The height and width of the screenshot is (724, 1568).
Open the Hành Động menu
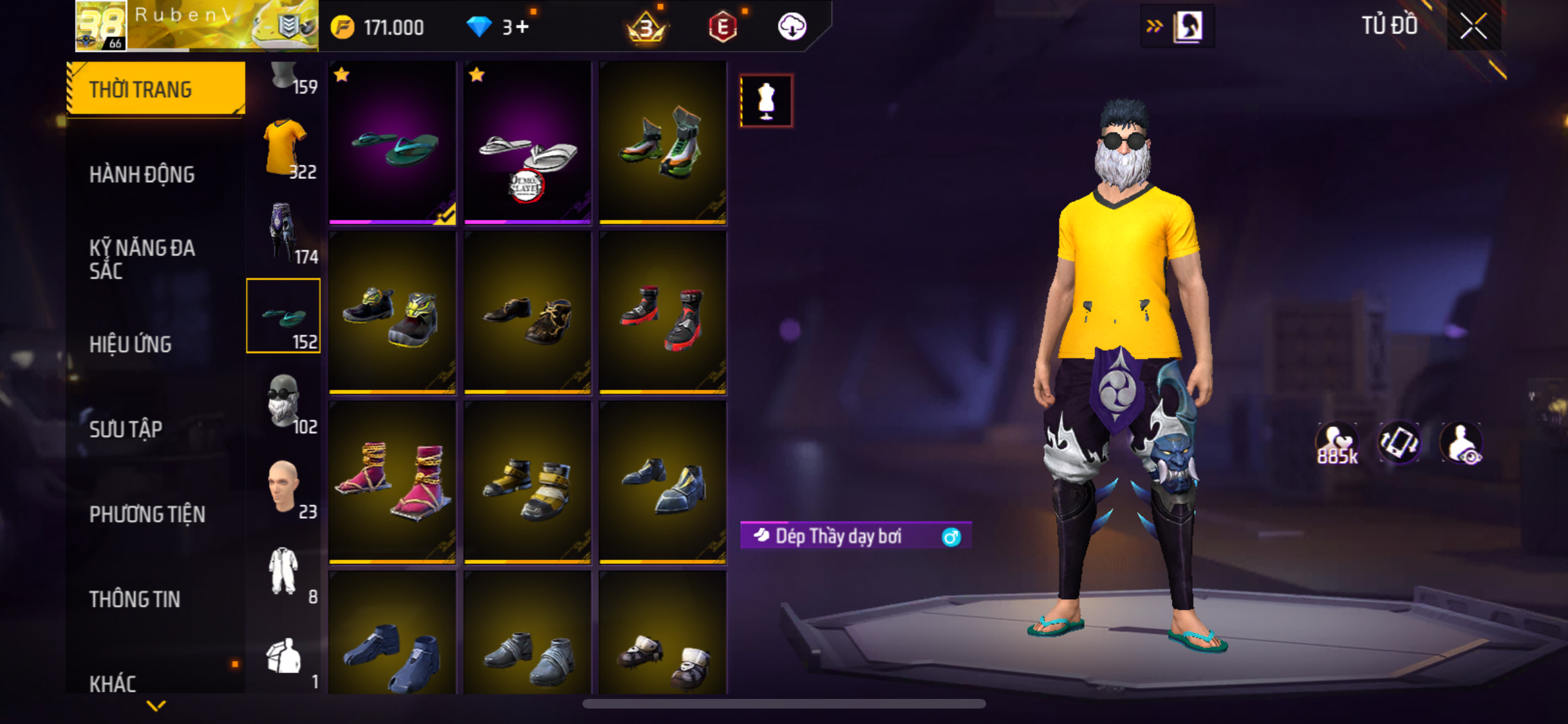coord(142,174)
